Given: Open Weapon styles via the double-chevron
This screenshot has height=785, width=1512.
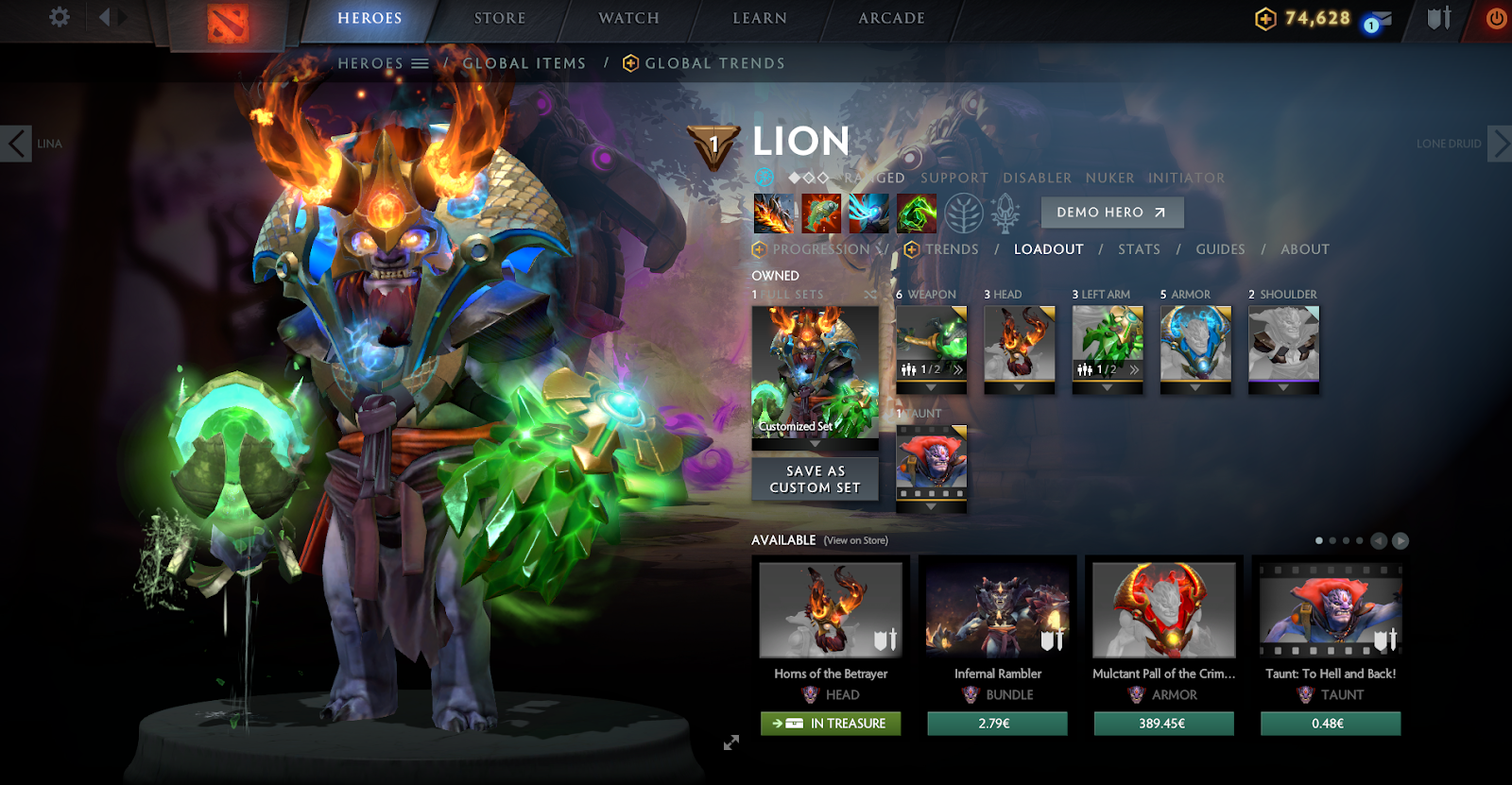Looking at the screenshot, I should (957, 368).
